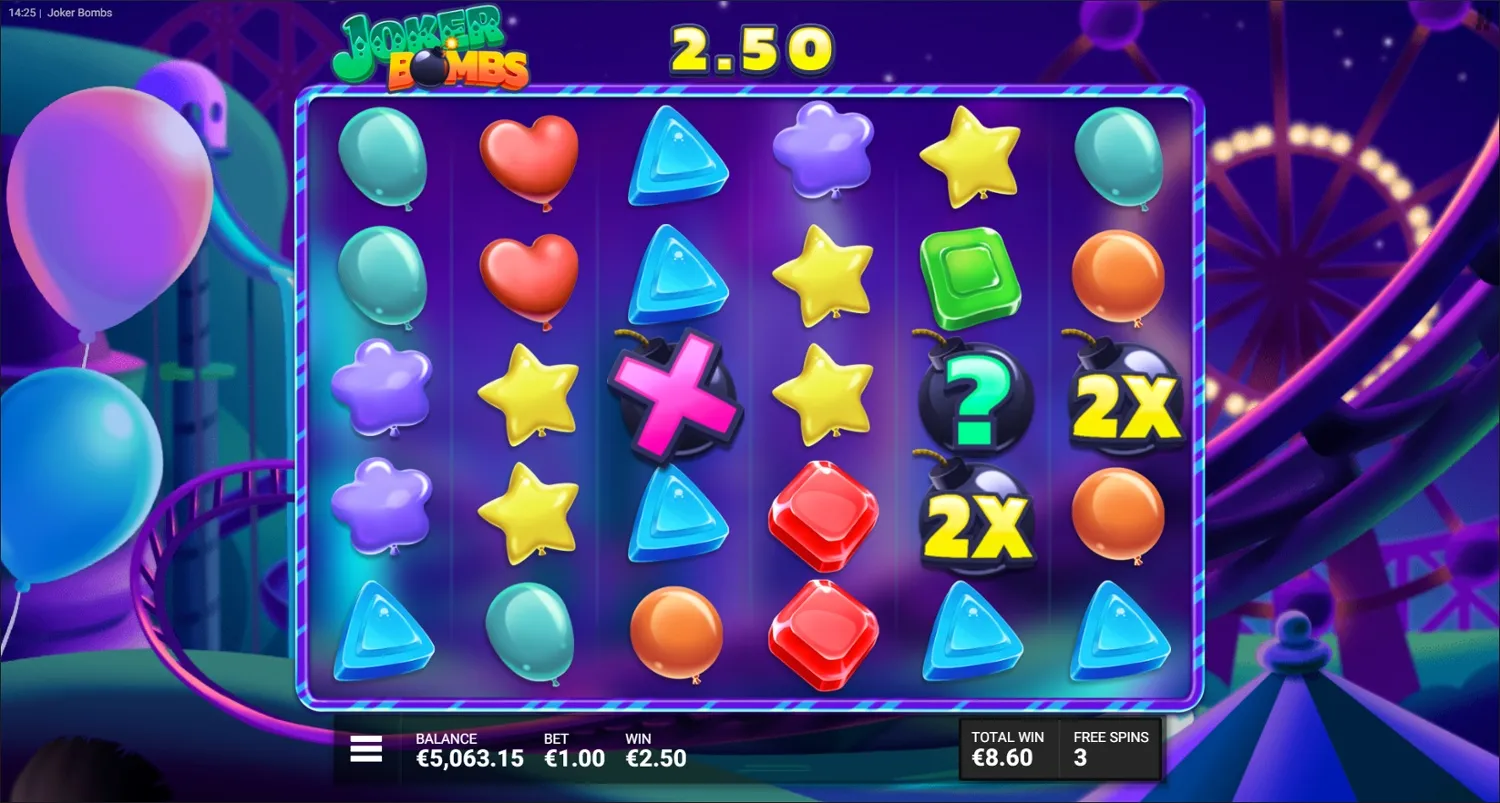Screen dimensions: 1500x803
Task: Click the 2X multiplier bomb on the rightmost reel
Action: 1125,400
